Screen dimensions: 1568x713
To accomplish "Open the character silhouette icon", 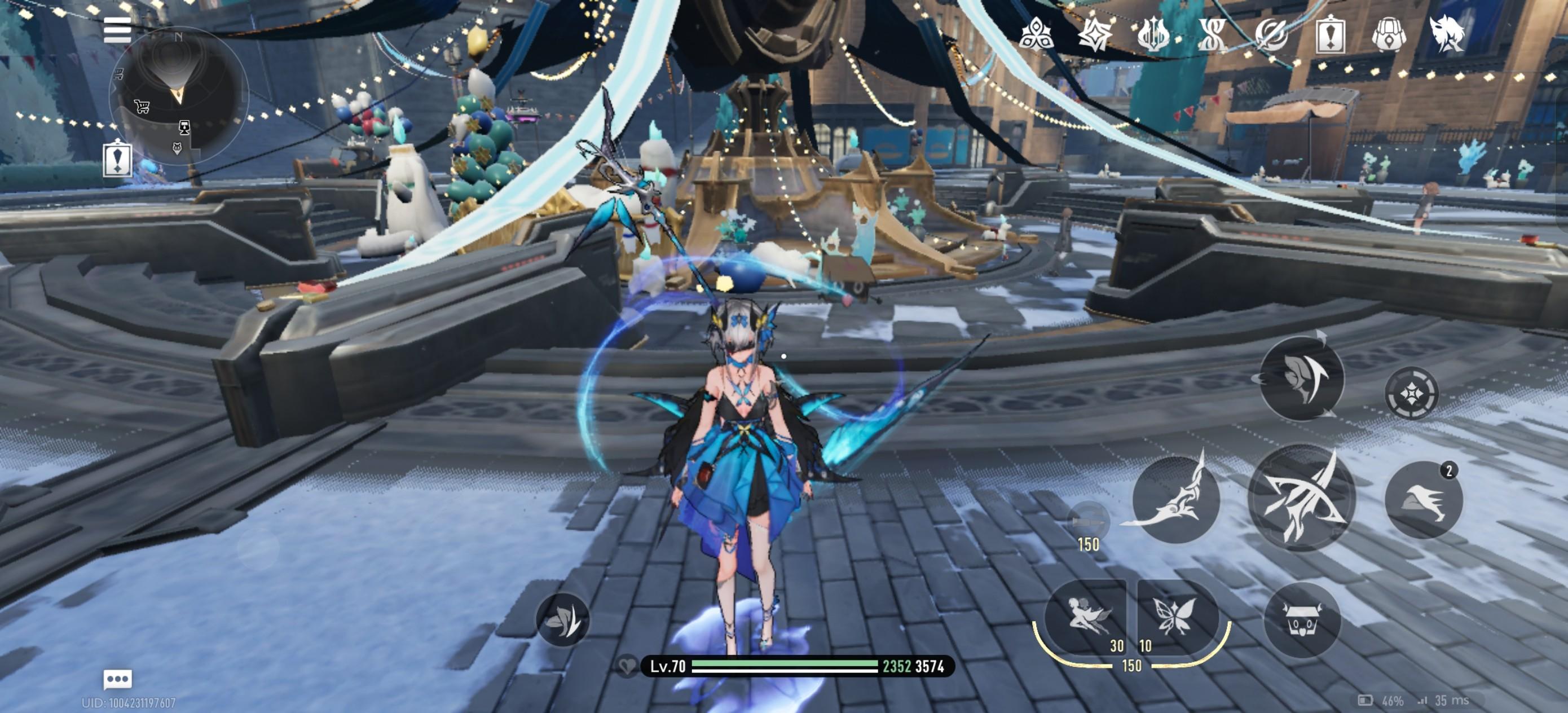I will click(1446, 34).
